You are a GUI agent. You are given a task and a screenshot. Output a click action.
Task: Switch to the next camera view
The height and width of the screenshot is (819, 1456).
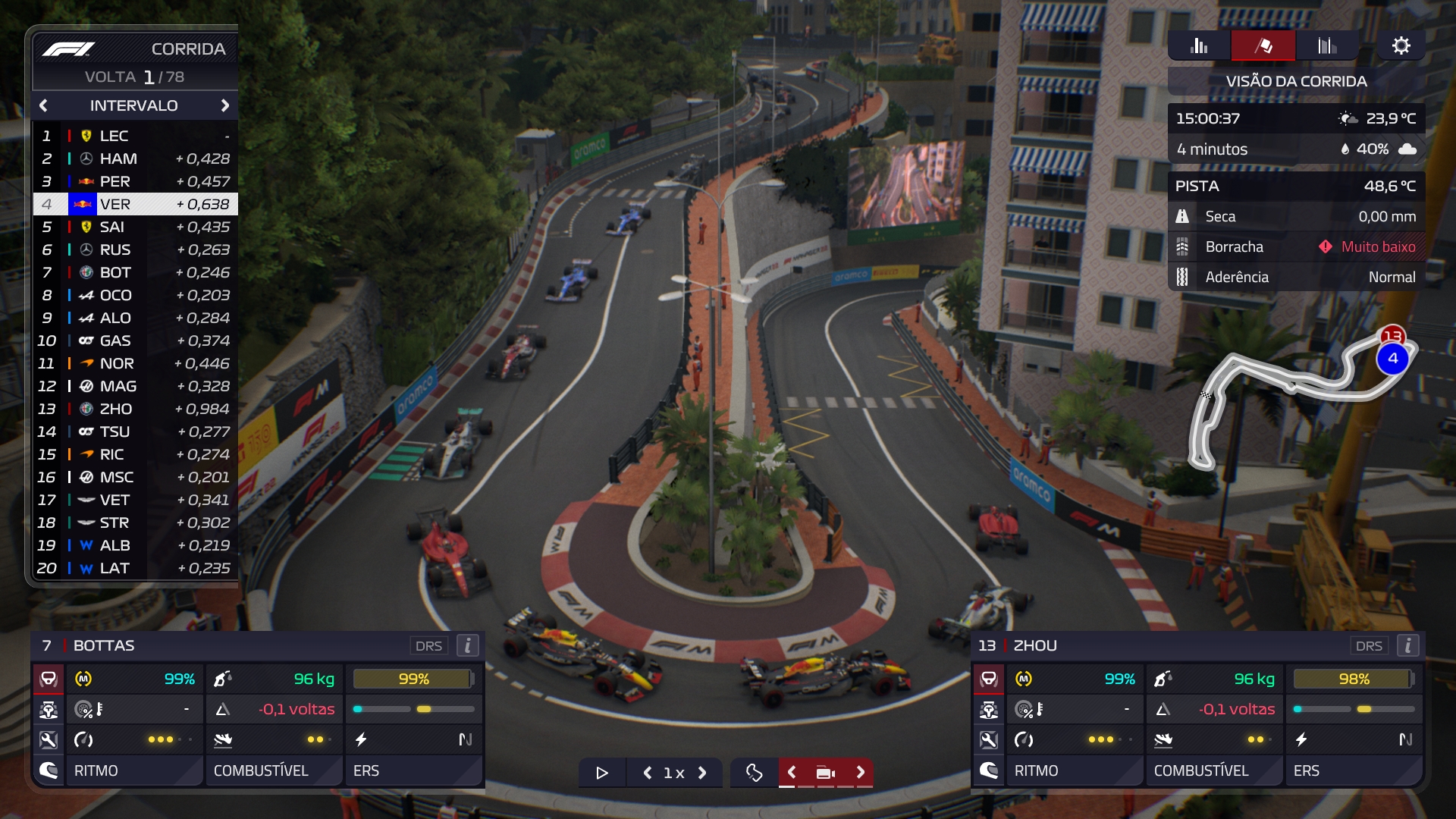[x=860, y=772]
